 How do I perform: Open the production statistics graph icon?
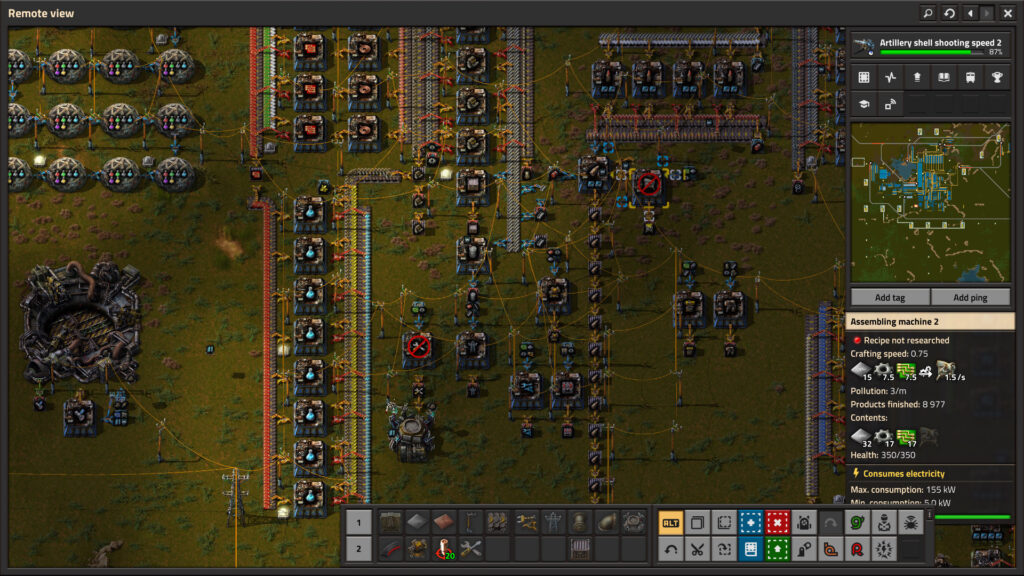pyautogui.click(x=891, y=77)
